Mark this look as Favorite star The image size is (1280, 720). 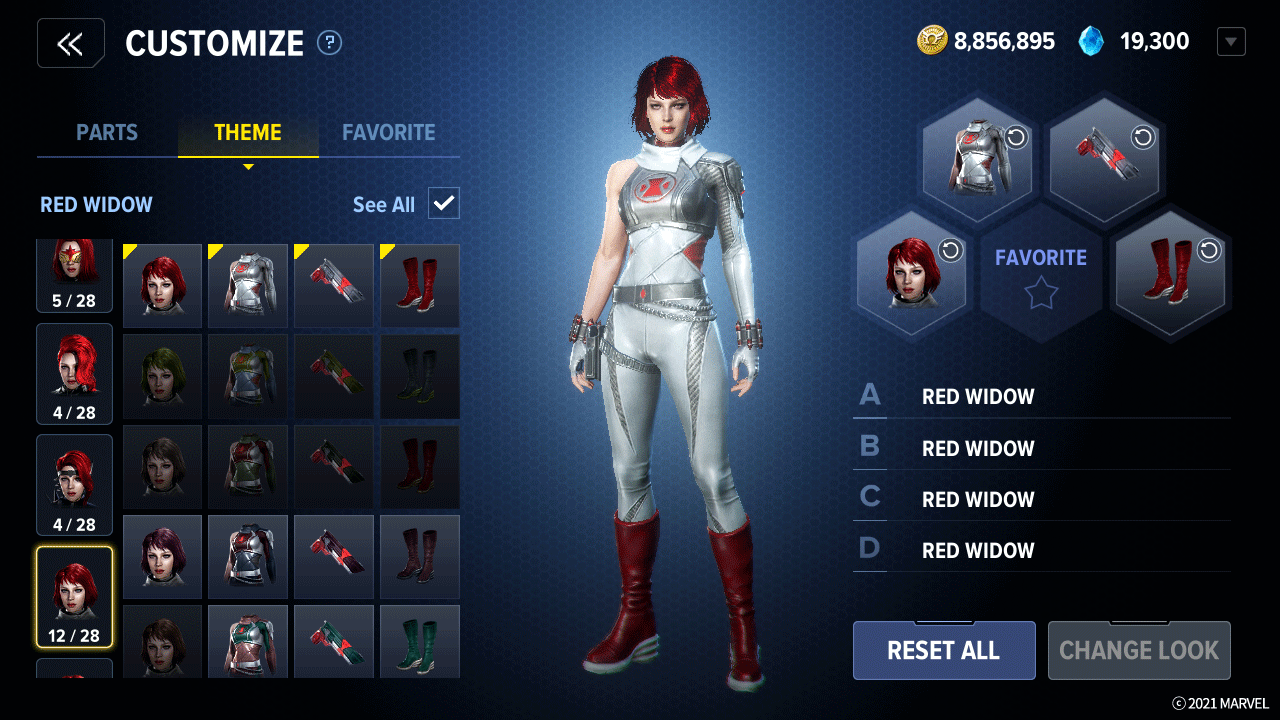tap(1040, 294)
